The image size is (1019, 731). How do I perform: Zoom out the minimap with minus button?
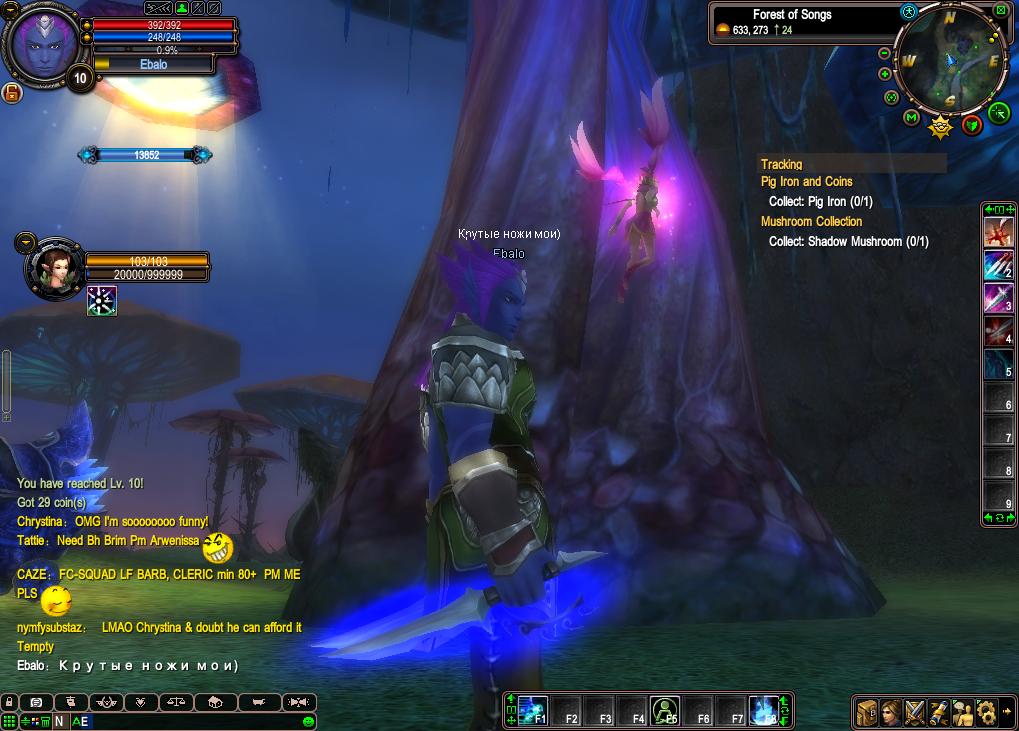pos(885,53)
